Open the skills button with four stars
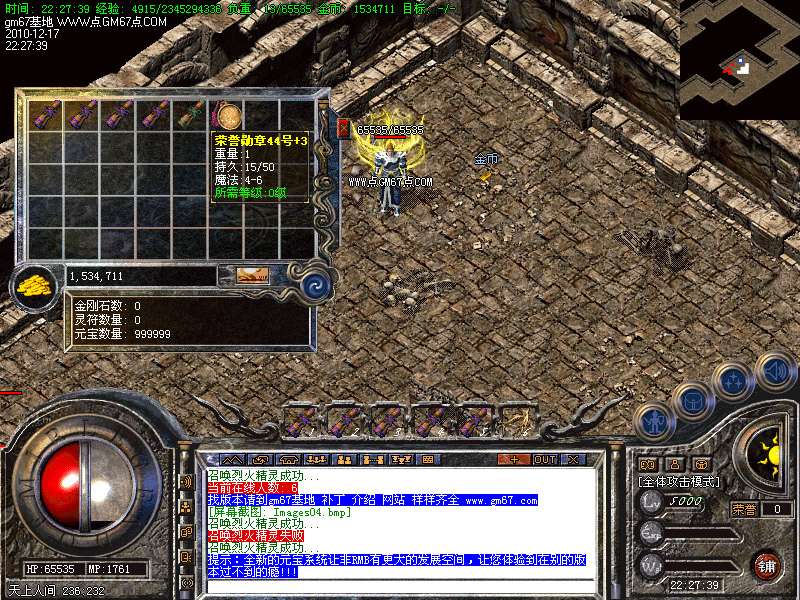The height and width of the screenshot is (600, 800). [x=733, y=381]
